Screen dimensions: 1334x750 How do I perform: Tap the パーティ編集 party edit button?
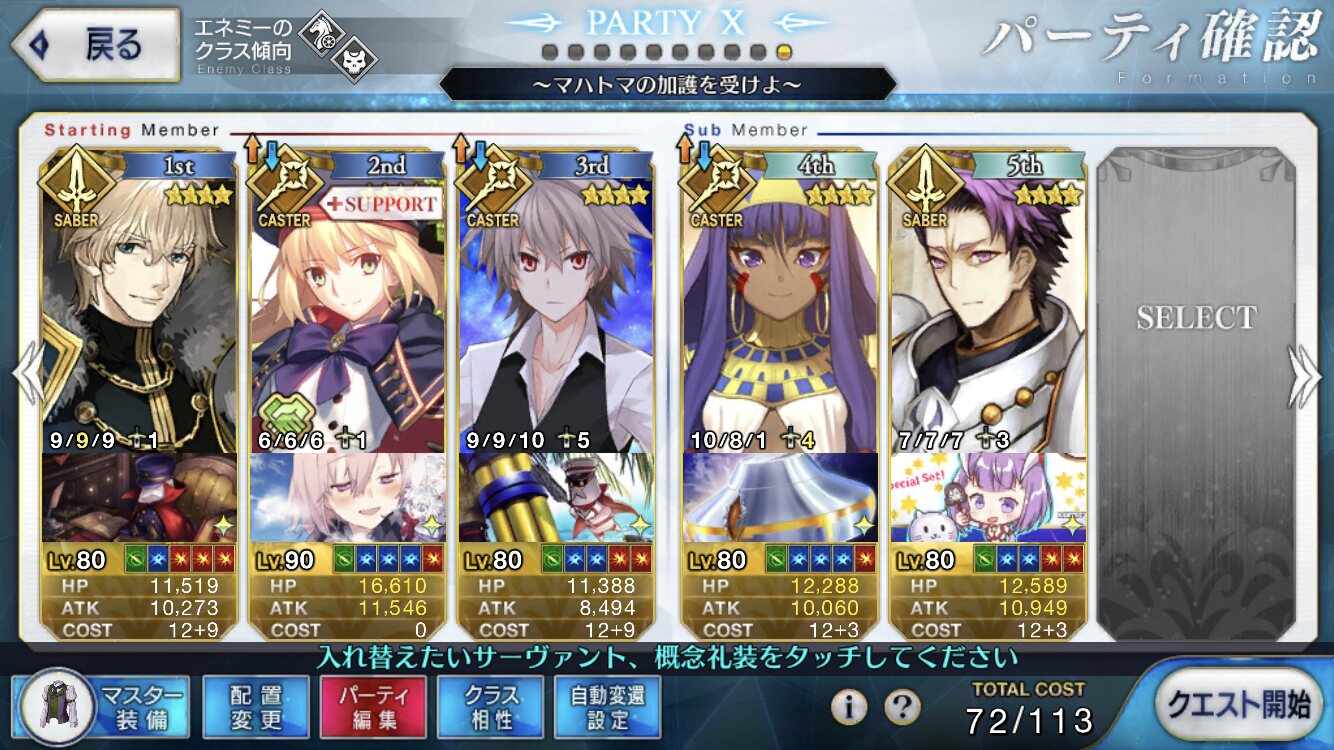(x=373, y=705)
